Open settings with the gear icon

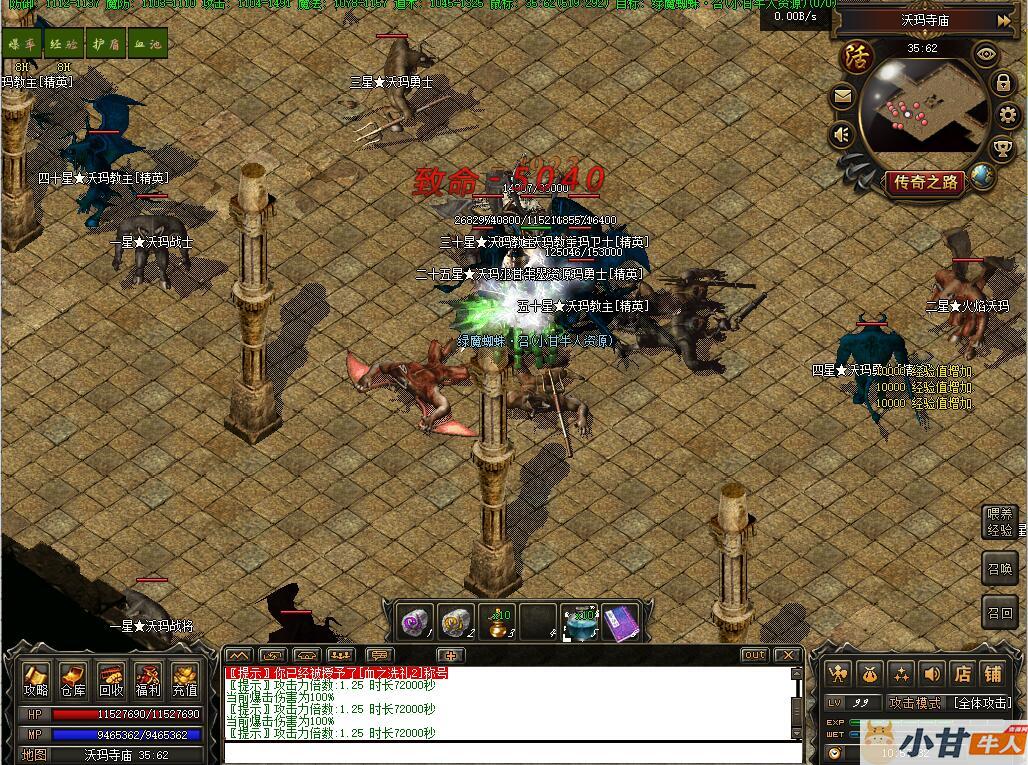(x=1007, y=115)
